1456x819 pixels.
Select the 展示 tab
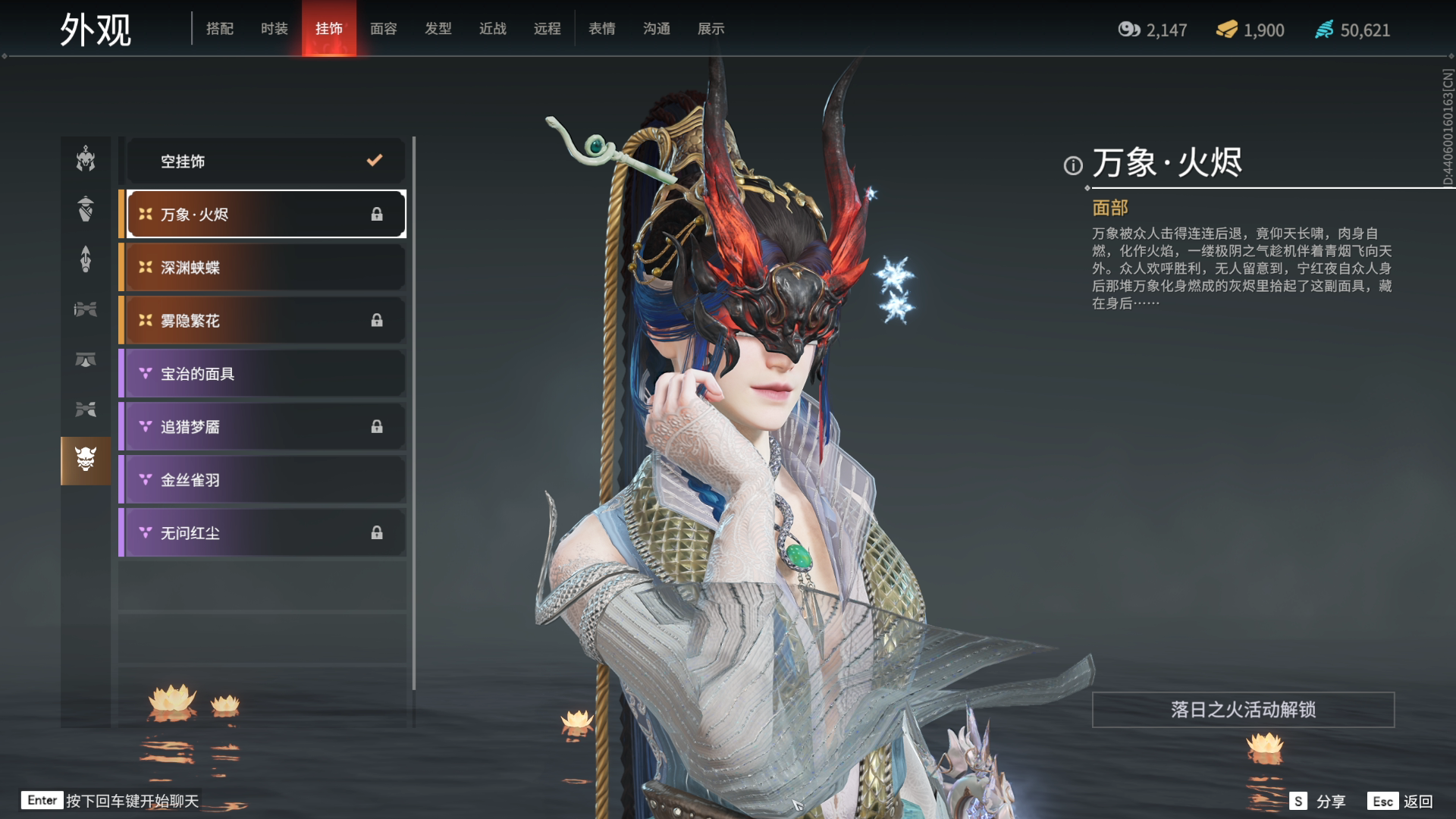tap(711, 29)
